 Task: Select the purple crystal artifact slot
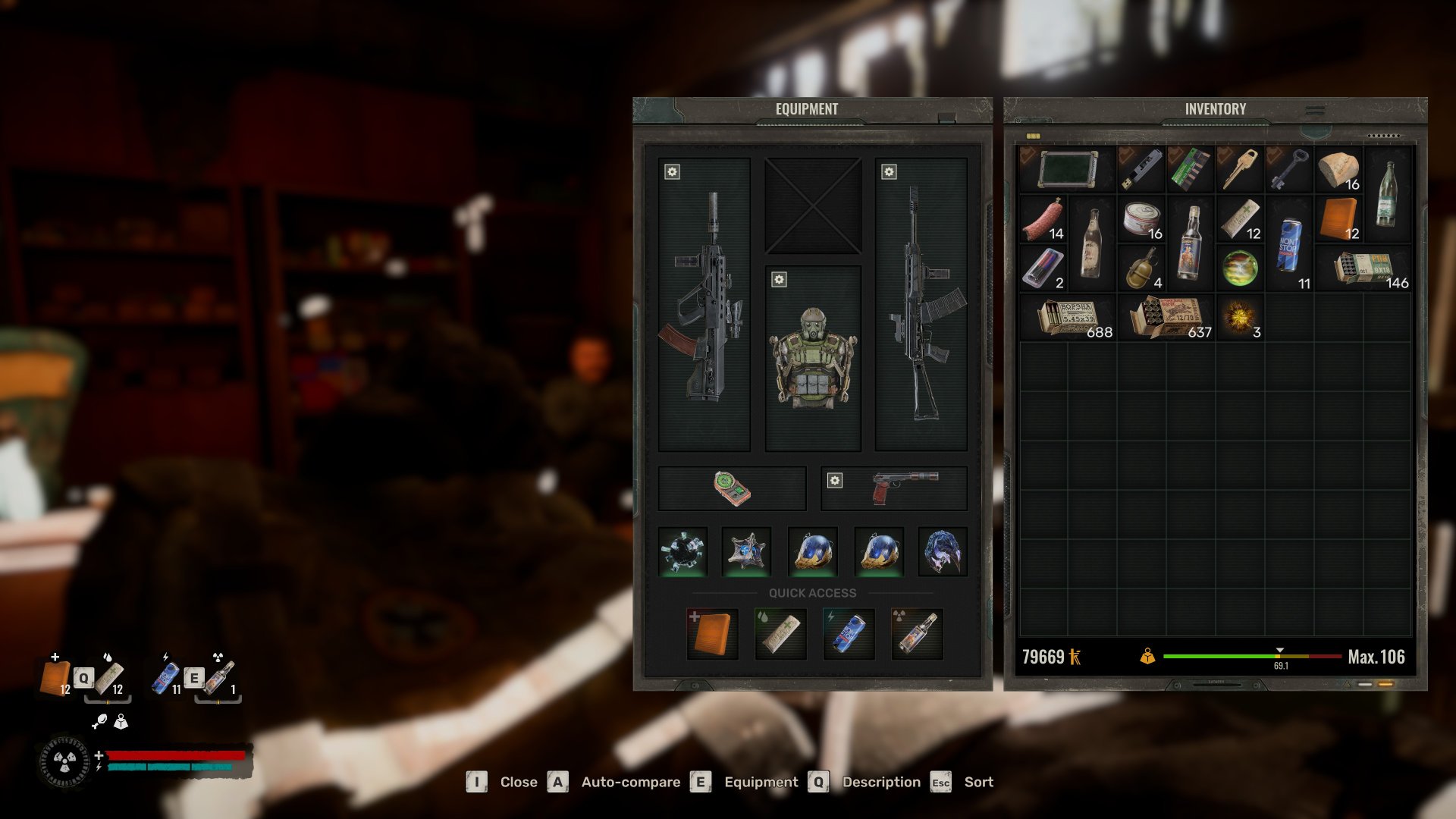click(943, 551)
